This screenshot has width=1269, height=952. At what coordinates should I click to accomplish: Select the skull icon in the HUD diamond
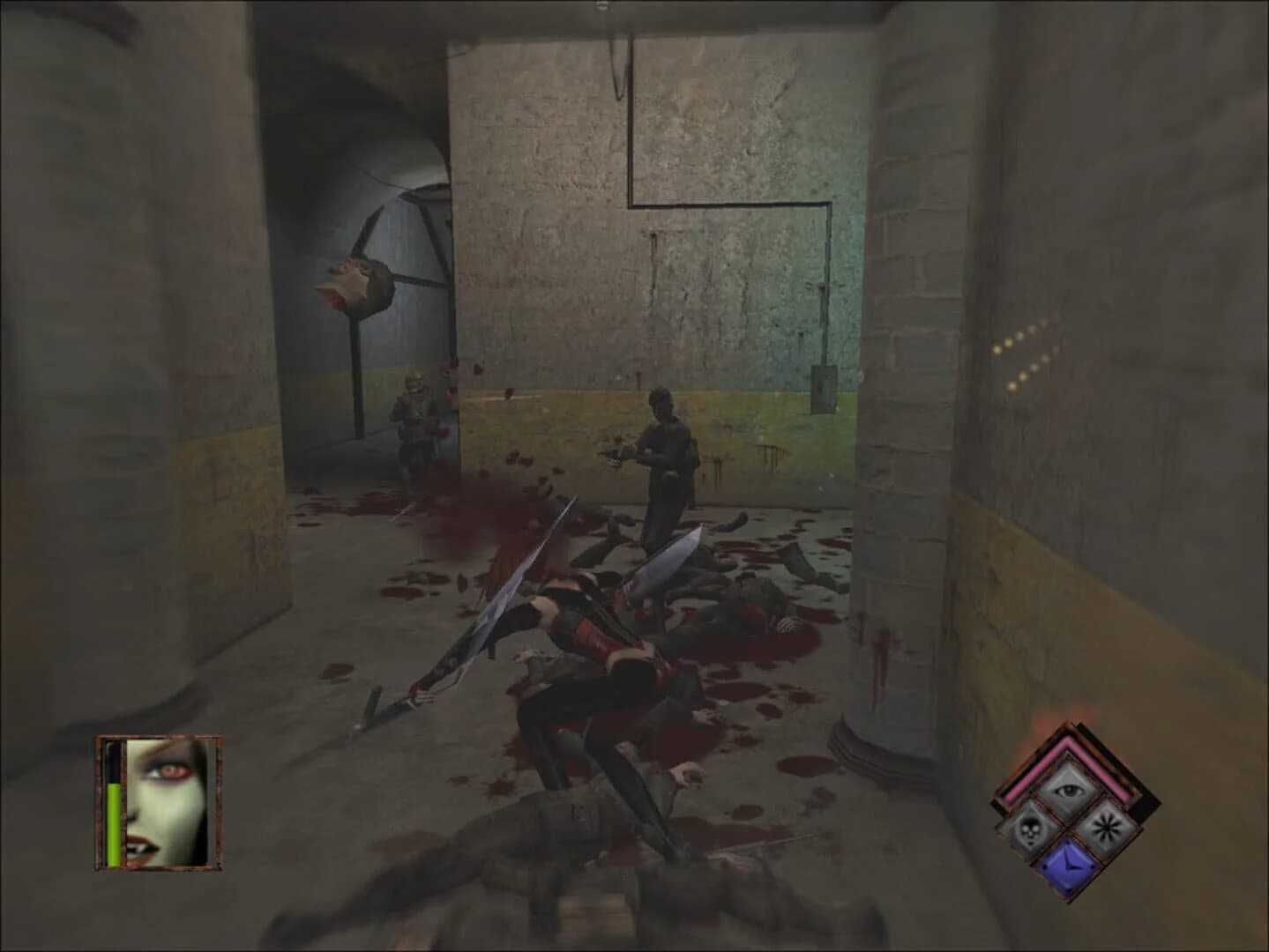[1031, 828]
